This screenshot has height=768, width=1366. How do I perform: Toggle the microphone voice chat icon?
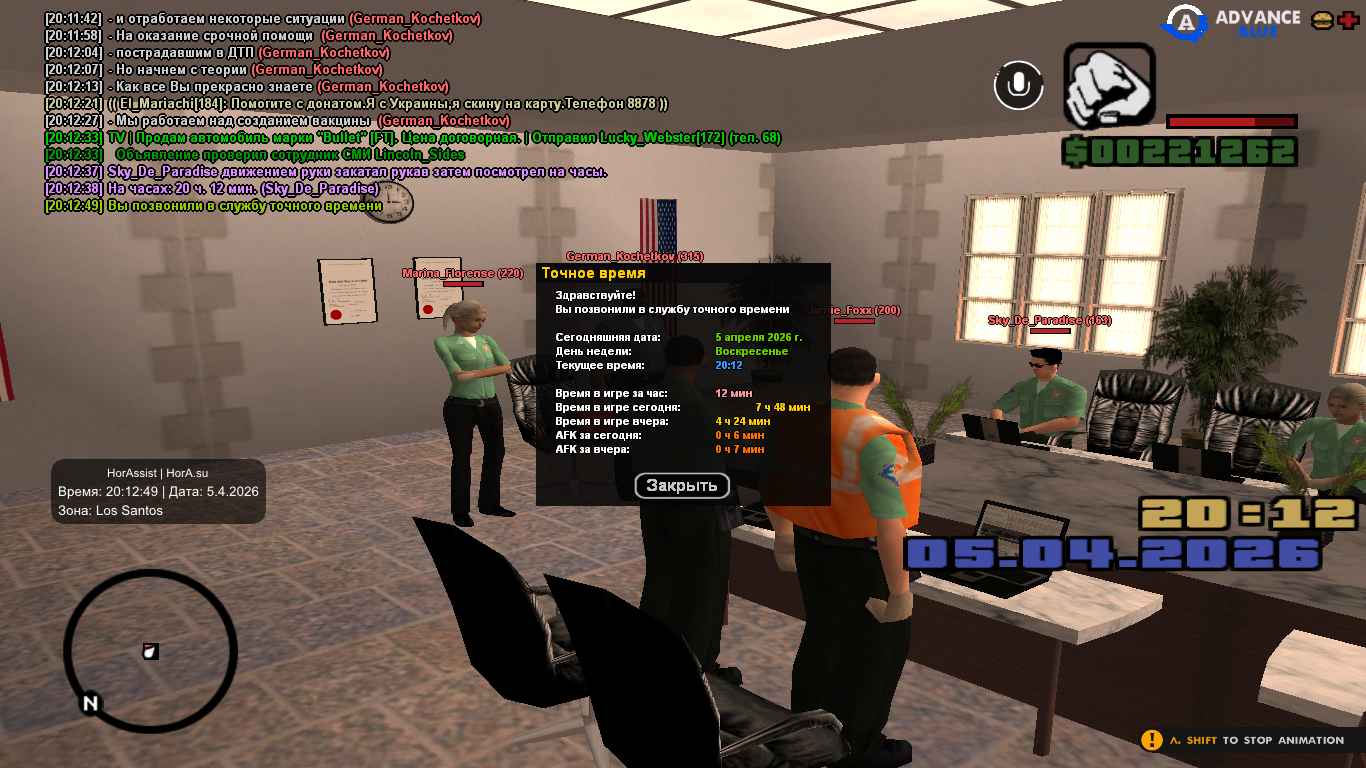pyautogui.click(x=1018, y=85)
